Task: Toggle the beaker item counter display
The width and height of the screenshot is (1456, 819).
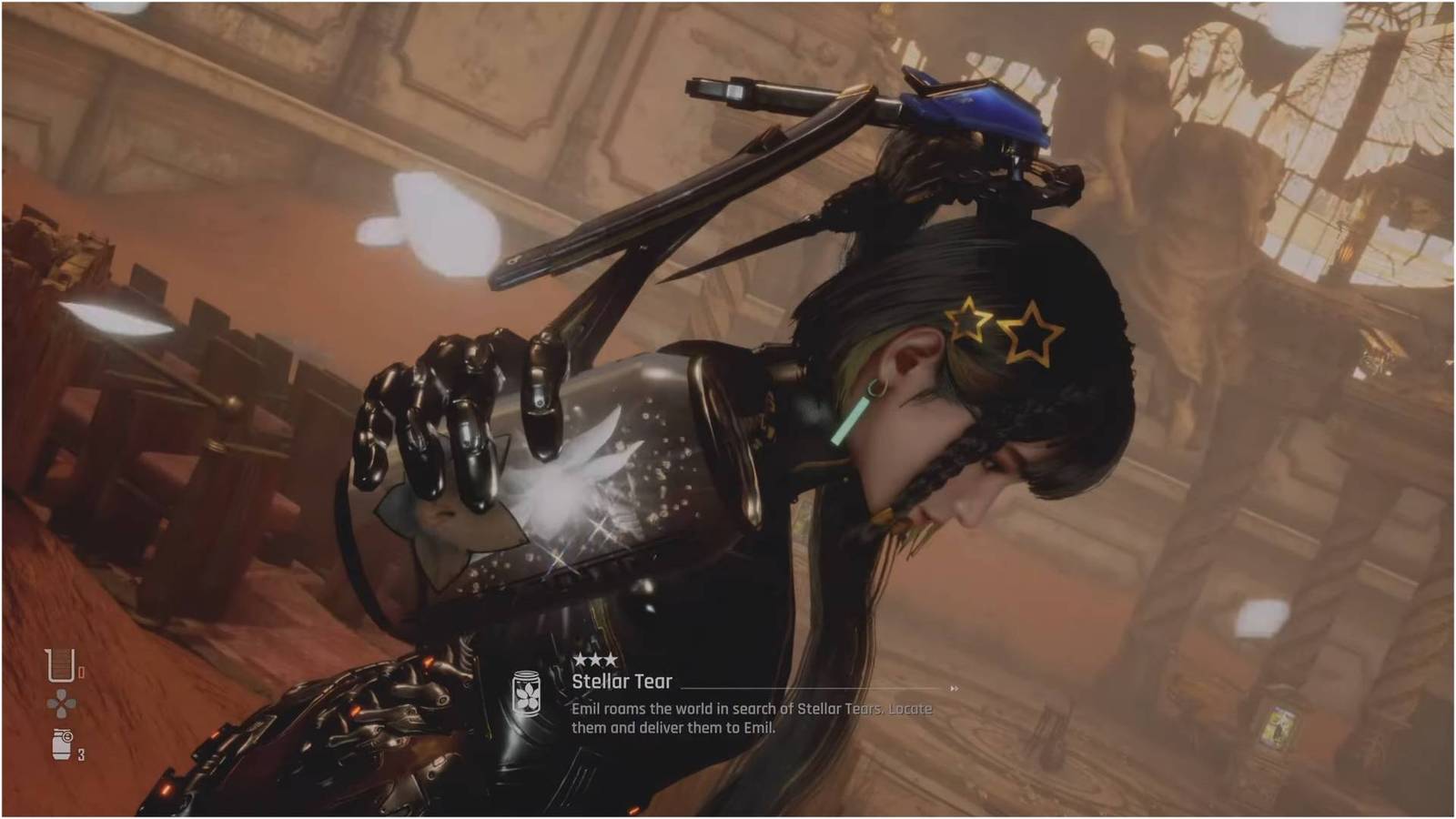Action: pyautogui.click(x=82, y=672)
